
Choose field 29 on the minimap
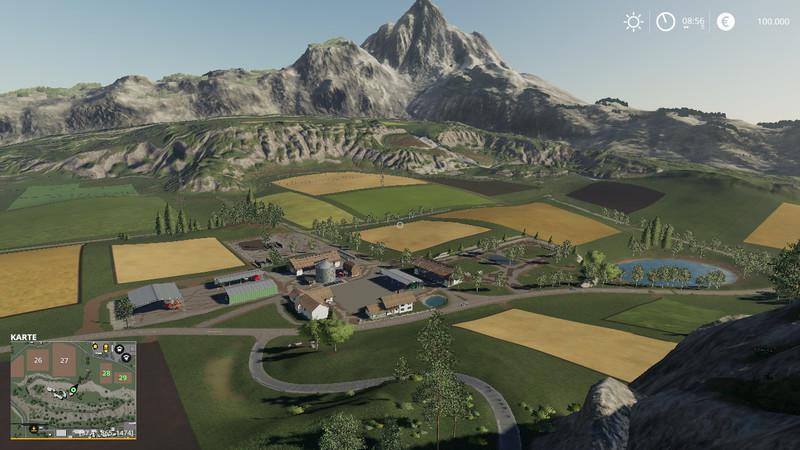click(122, 378)
